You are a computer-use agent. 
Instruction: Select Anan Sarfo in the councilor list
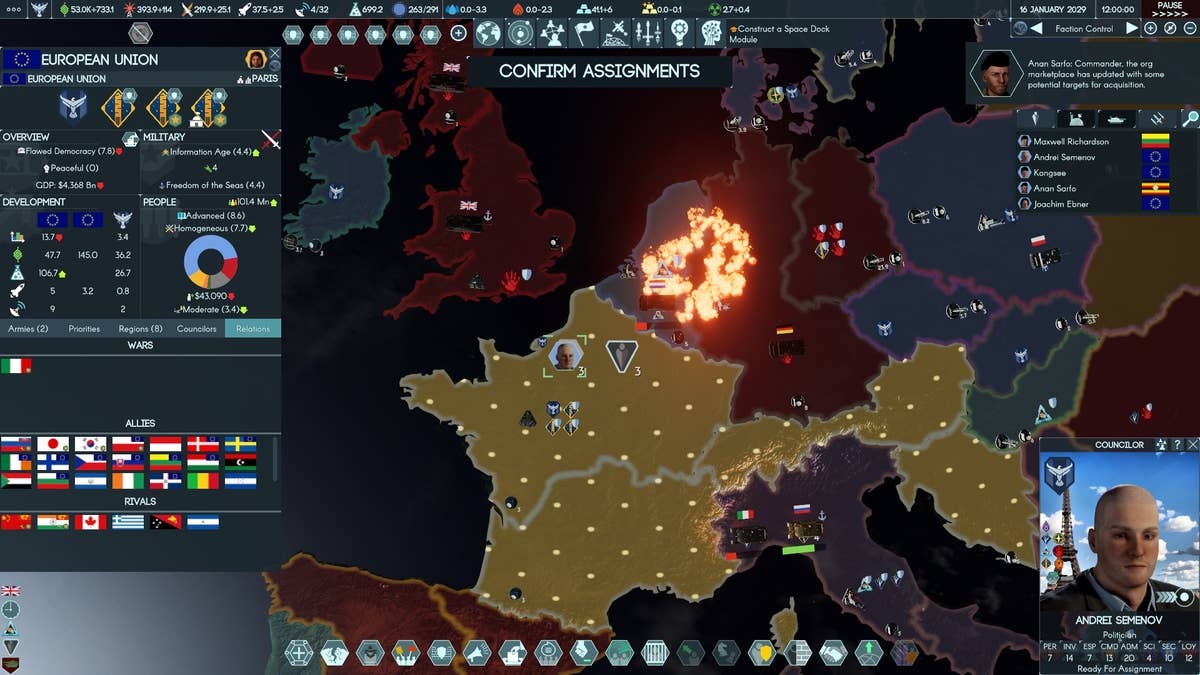pos(1056,188)
